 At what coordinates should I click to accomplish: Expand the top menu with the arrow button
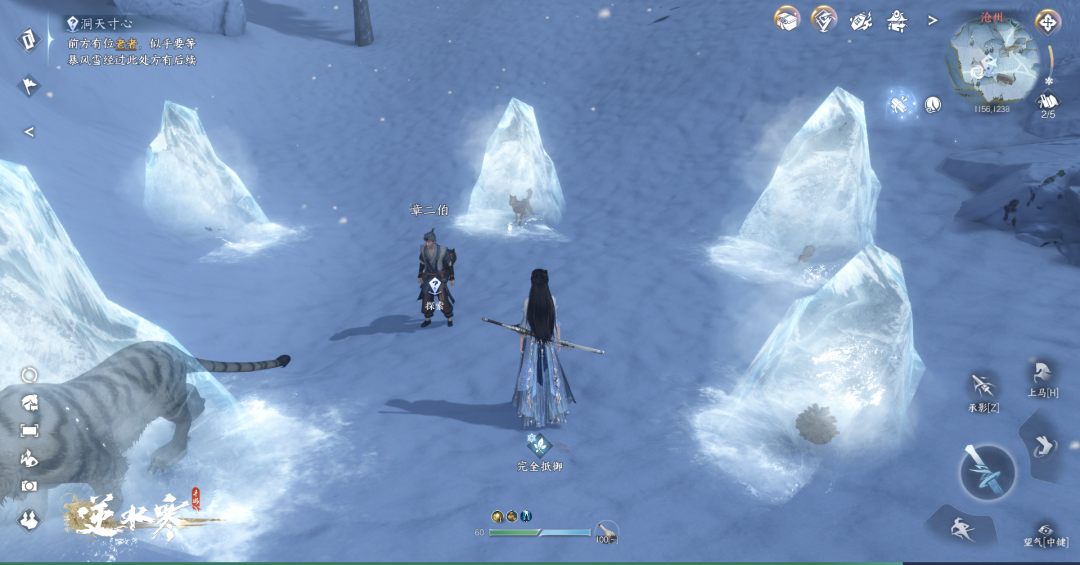[933, 20]
